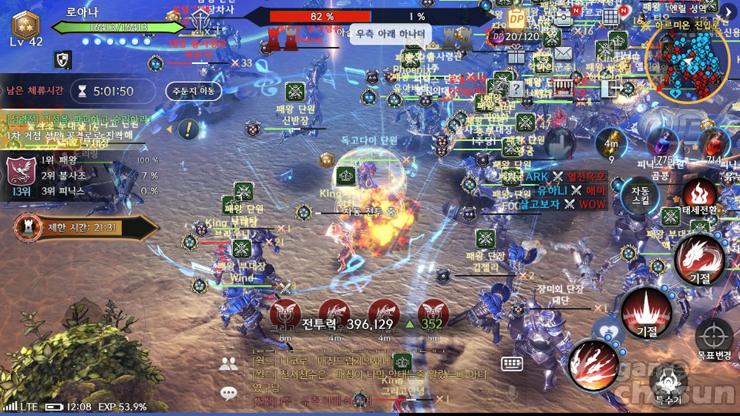Image resolution: width=740 pixels, height=416 pixels.
Task: Trigger the red slash attack skill
Action: [595, 362]
